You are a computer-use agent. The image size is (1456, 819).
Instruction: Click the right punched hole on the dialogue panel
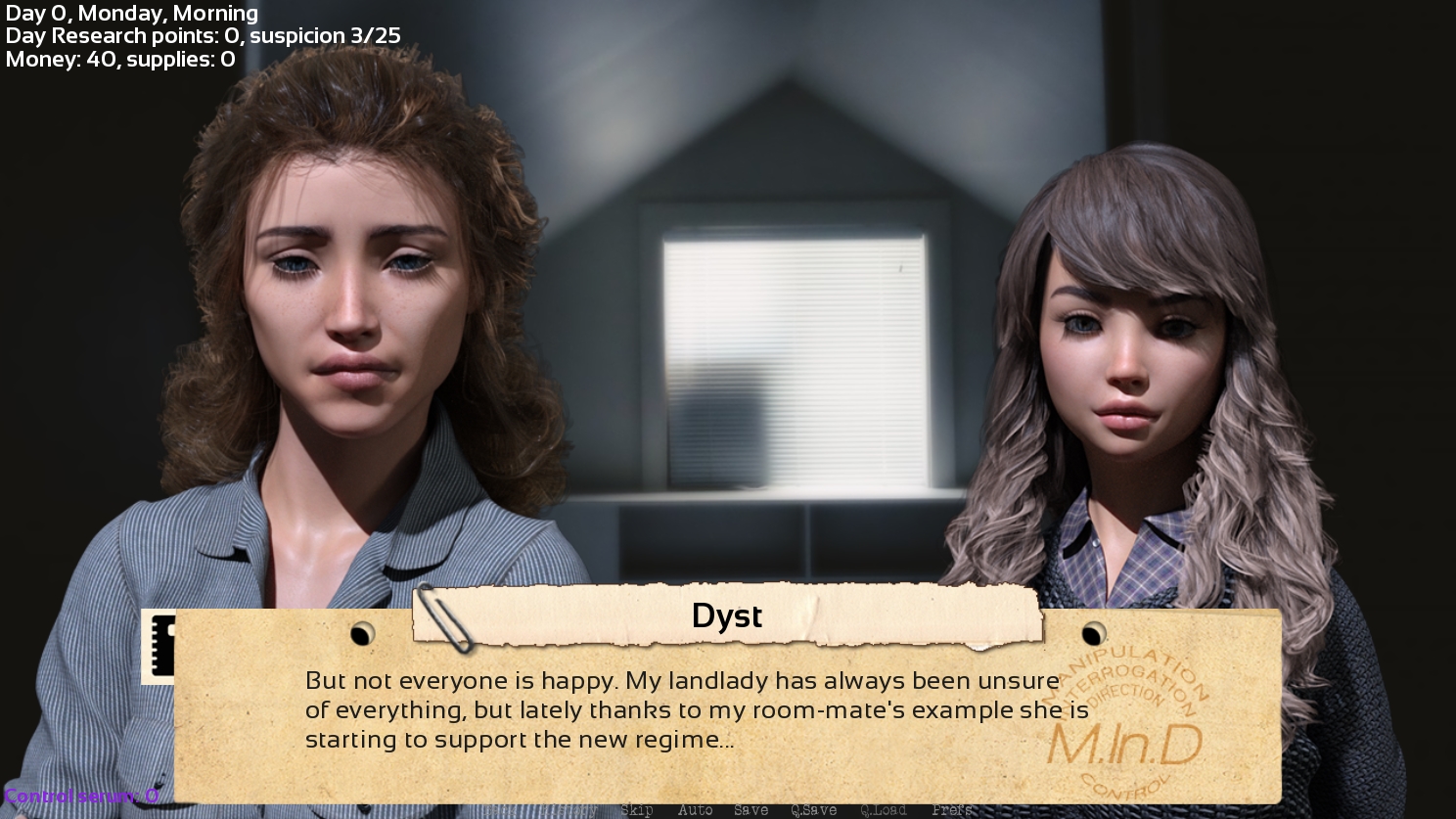(1093, 634)
